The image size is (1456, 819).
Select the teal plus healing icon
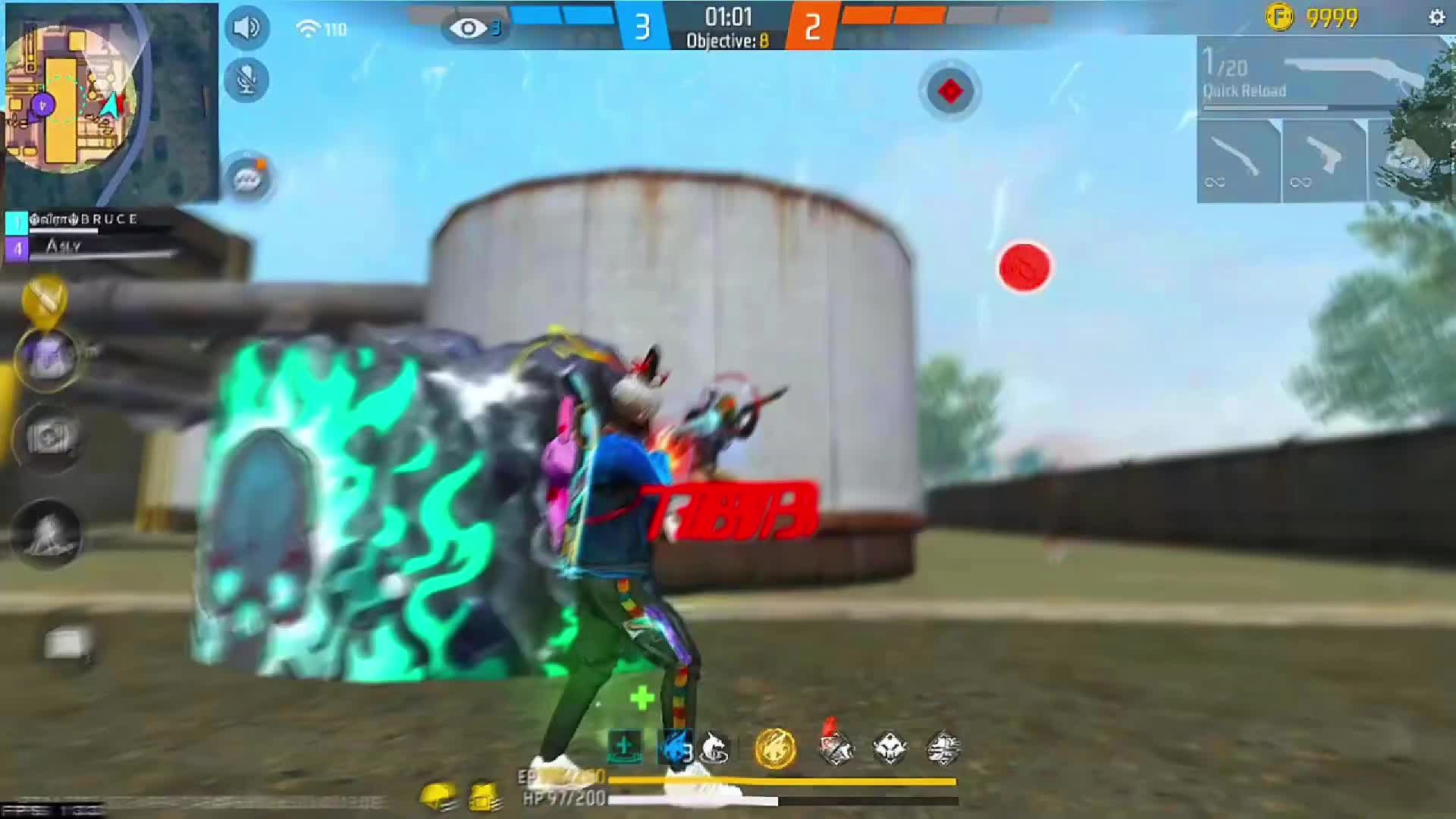pyautogui.click(x=624, y=747)
